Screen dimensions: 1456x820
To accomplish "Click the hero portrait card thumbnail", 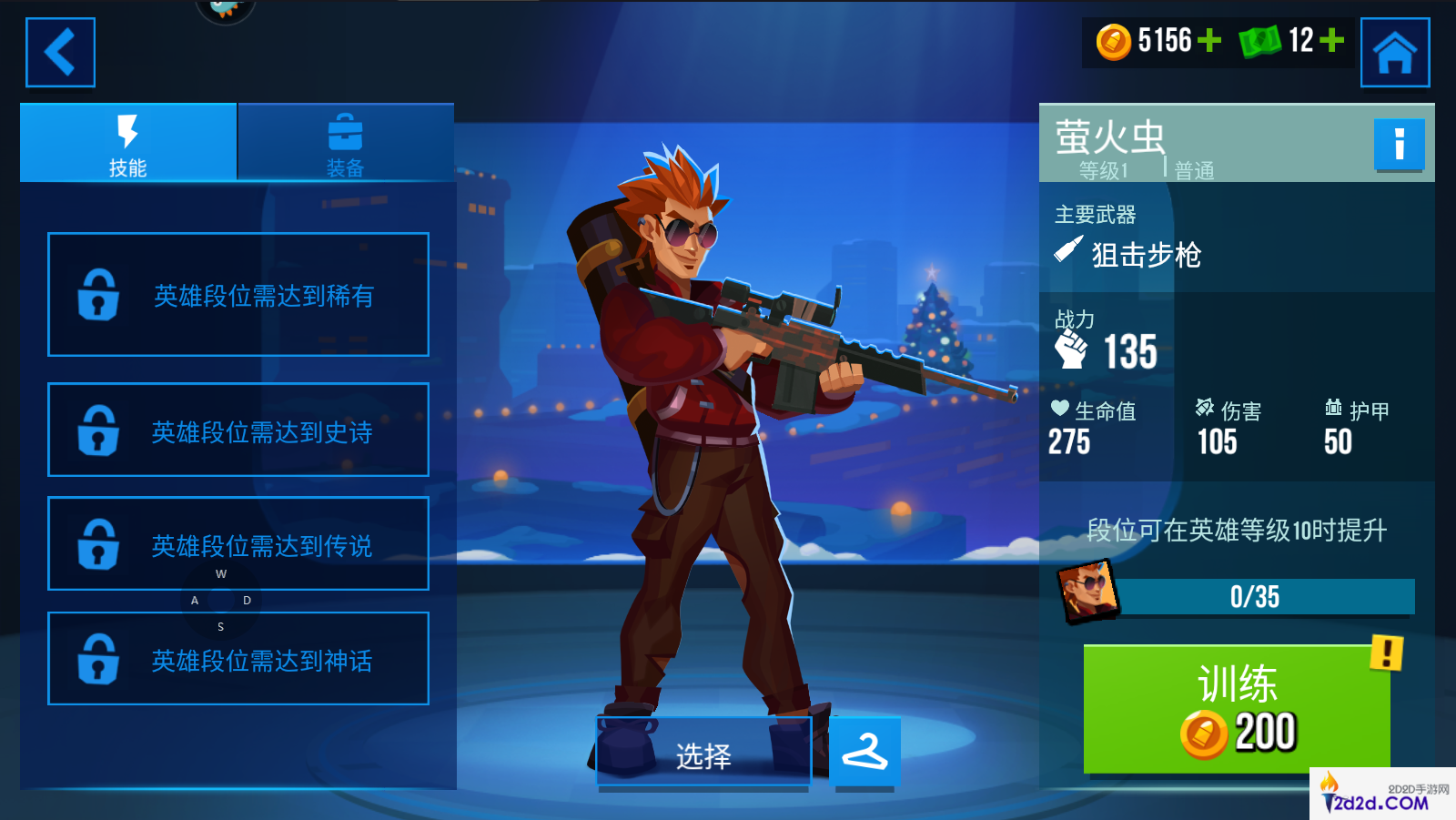I will [x=1087, y=591].
